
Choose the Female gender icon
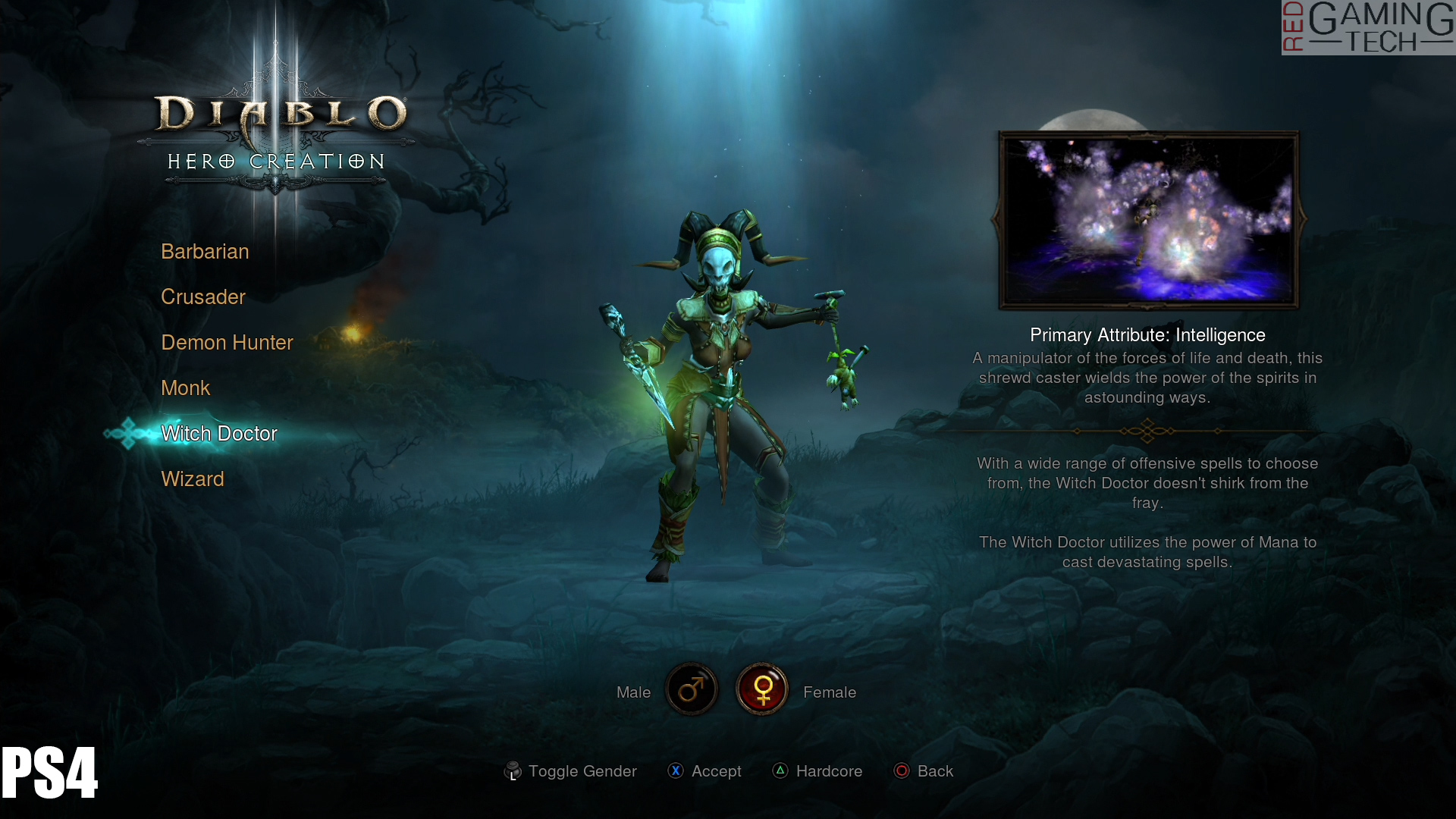[762, 689]
